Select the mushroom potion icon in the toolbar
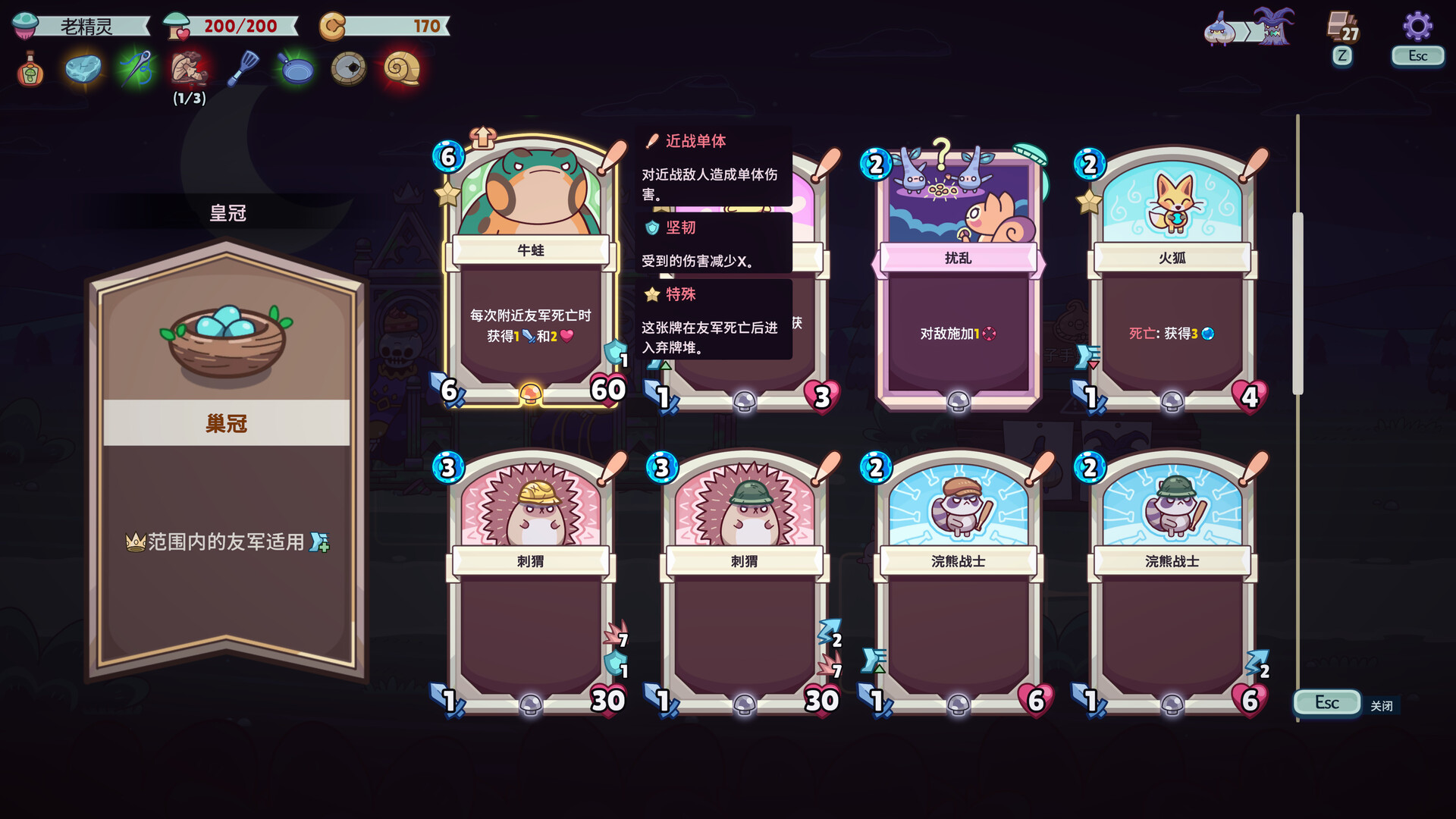Viewport: 1456px width, 819px height. 28,69
